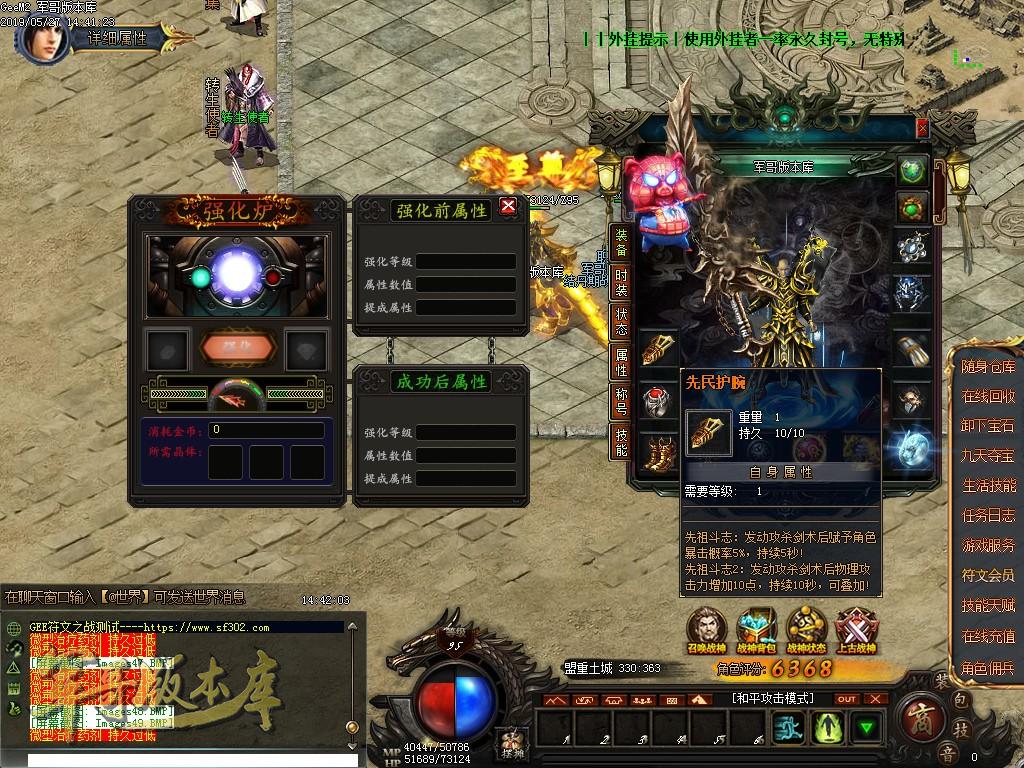Close the character equipment panel
Screen dimensions: 1024x768
[922, 128]
